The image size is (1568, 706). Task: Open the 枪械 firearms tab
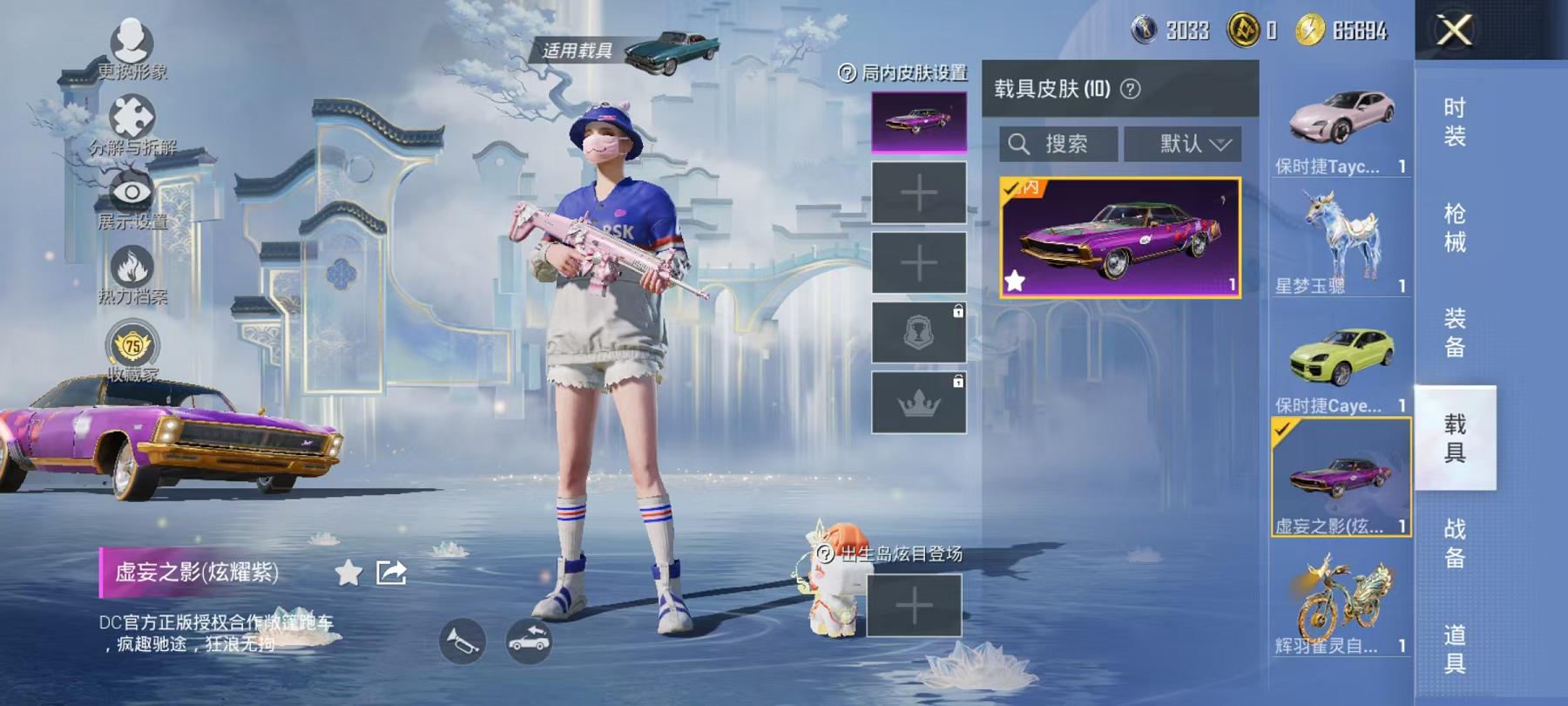(x=1454, y=227)
